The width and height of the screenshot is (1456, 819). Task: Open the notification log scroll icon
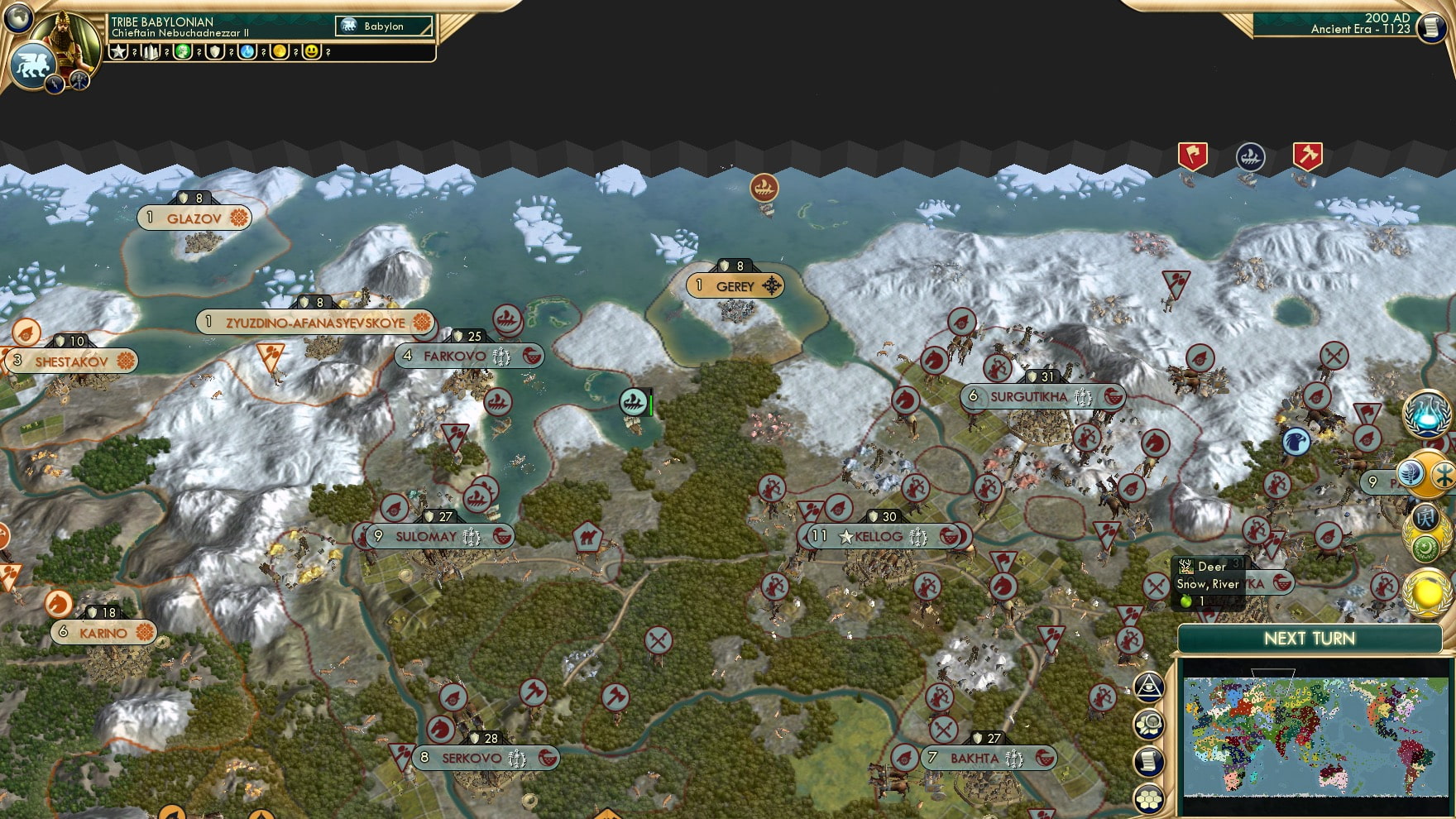tap(1148, 761)
